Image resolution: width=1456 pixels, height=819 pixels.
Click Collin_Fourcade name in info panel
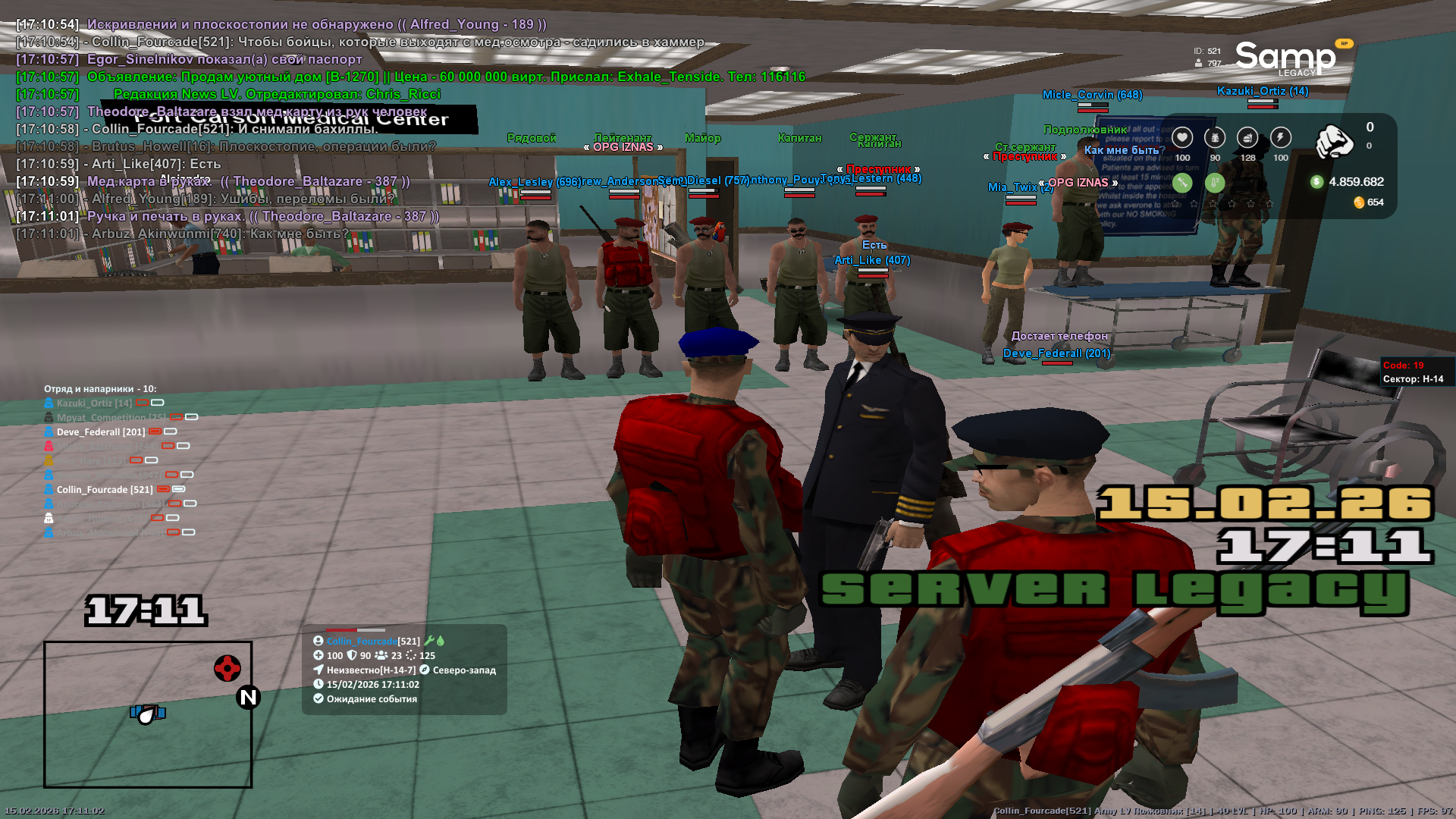coord(362,642)
